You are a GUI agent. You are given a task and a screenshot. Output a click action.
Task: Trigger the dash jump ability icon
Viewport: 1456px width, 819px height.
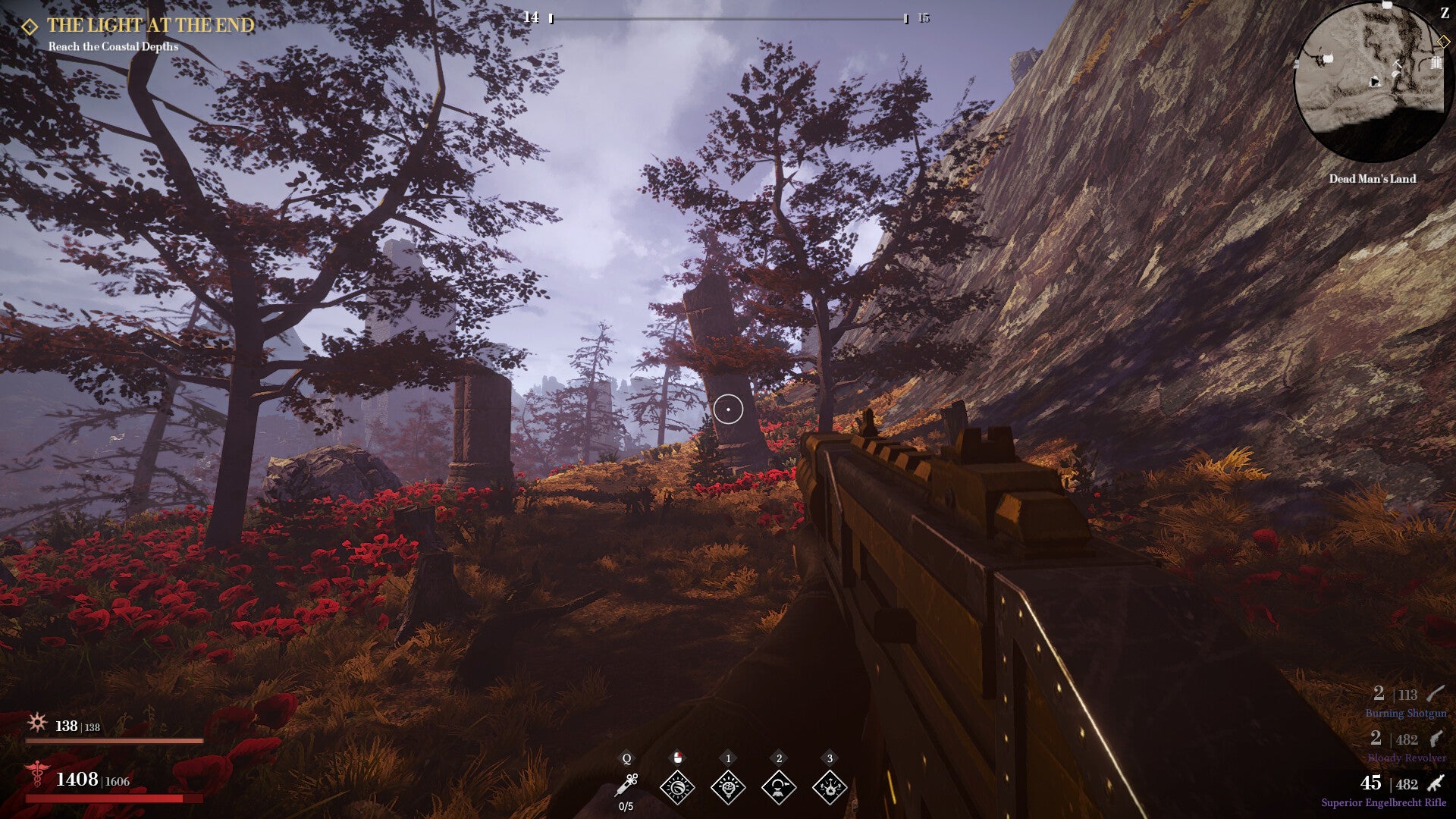[x=779, y=787]
